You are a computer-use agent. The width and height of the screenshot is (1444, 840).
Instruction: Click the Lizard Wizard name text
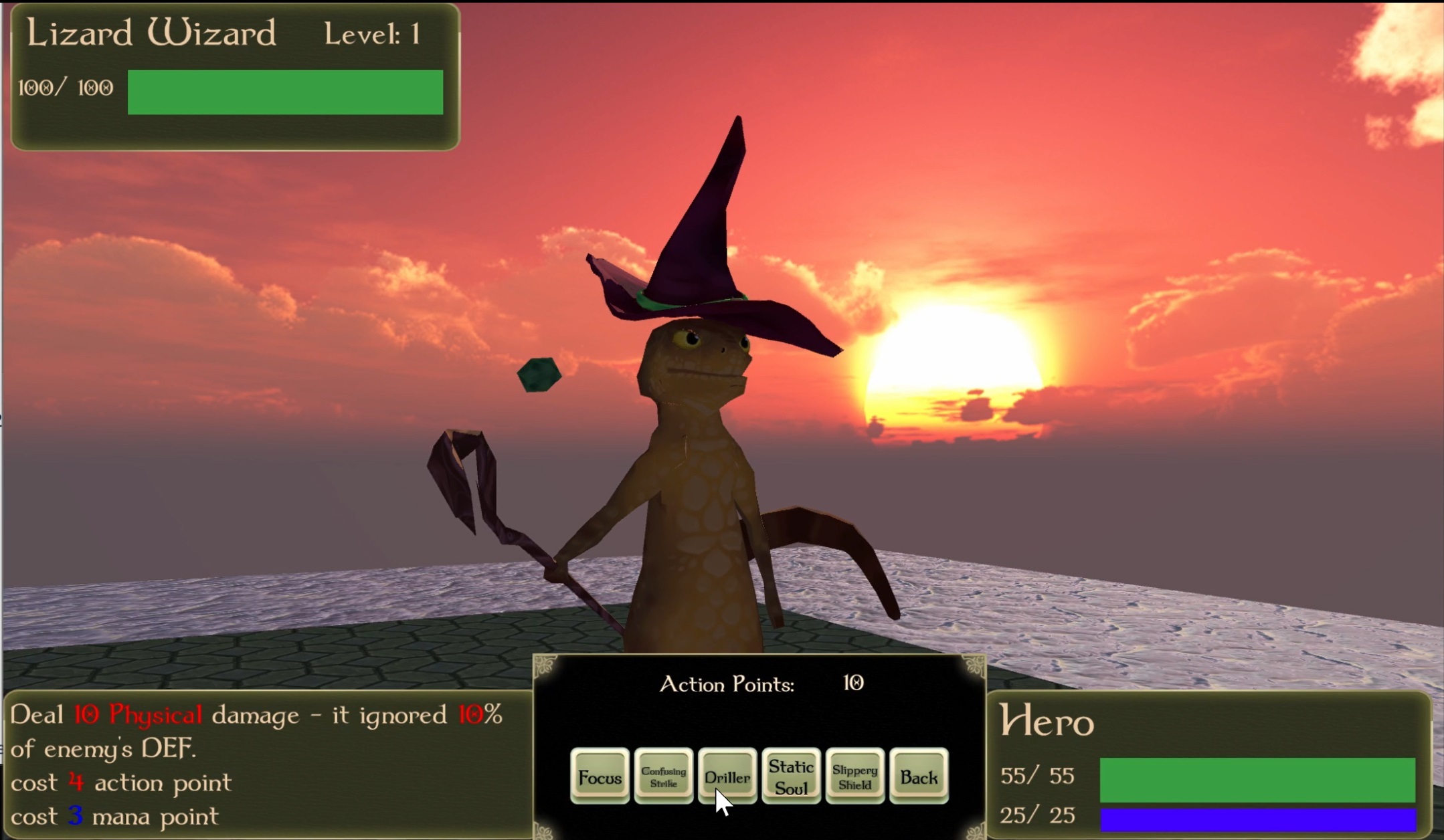point(151,33)
